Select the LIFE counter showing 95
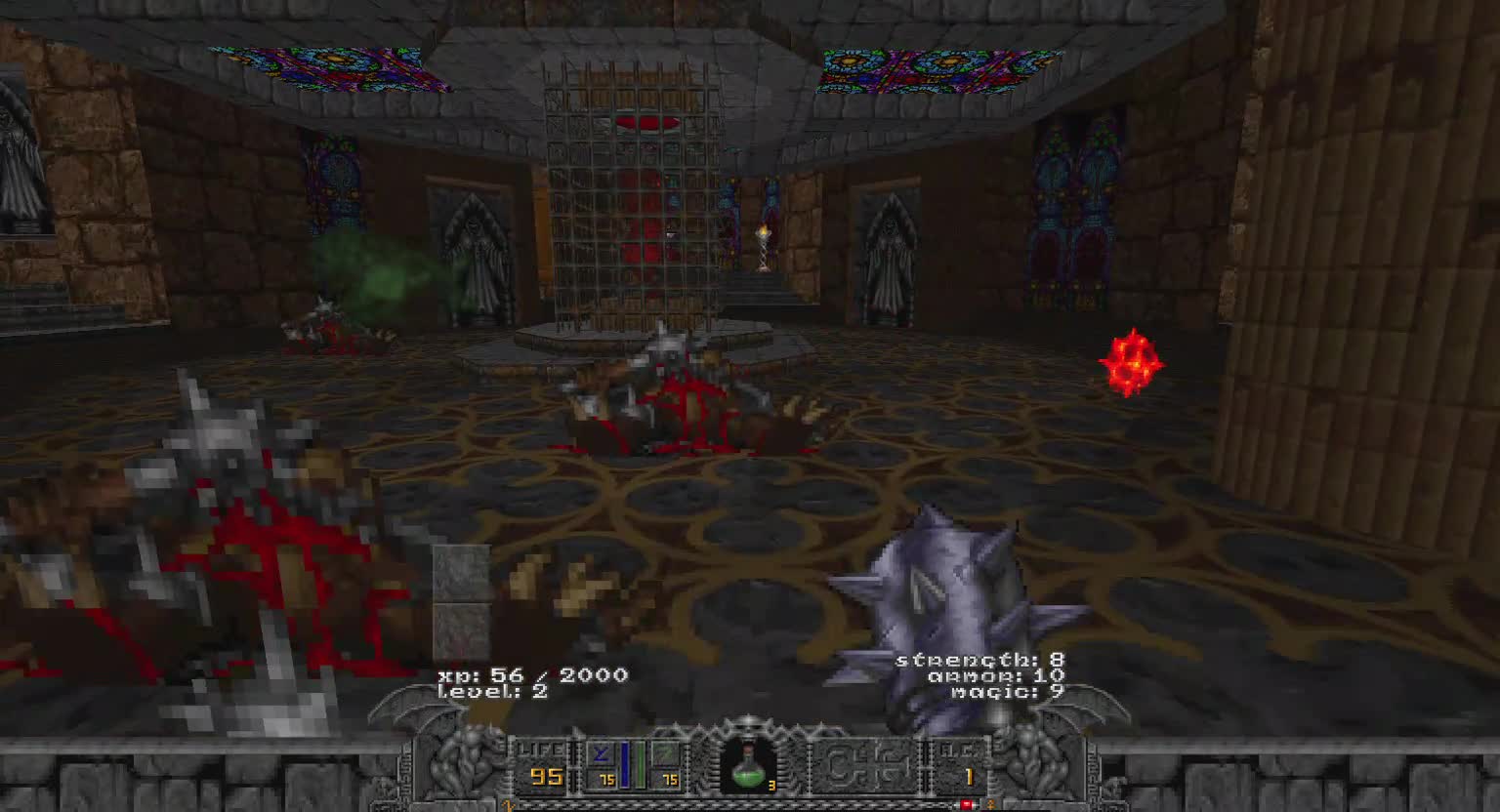The height and width of the screenshot is (812, 1500). [x=545, y=776]
